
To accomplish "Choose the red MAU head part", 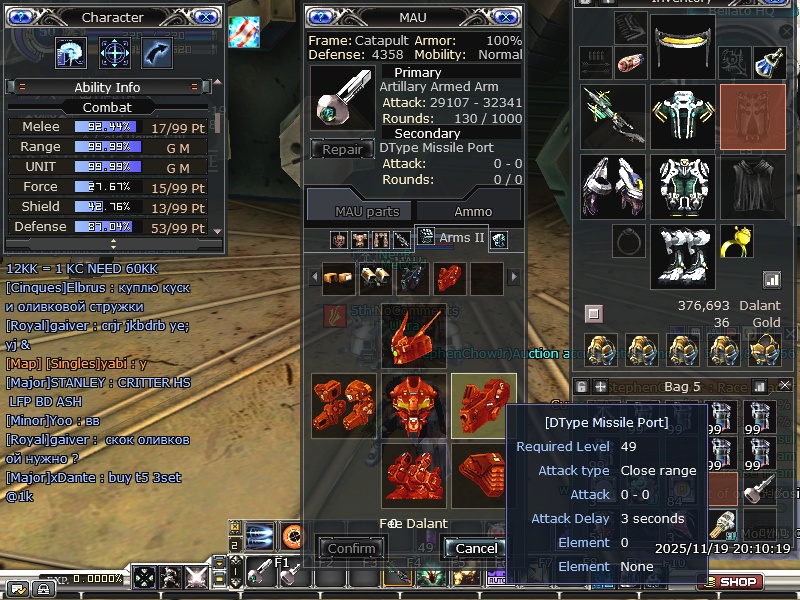I will pyautogui.click(x=413, y=335).
